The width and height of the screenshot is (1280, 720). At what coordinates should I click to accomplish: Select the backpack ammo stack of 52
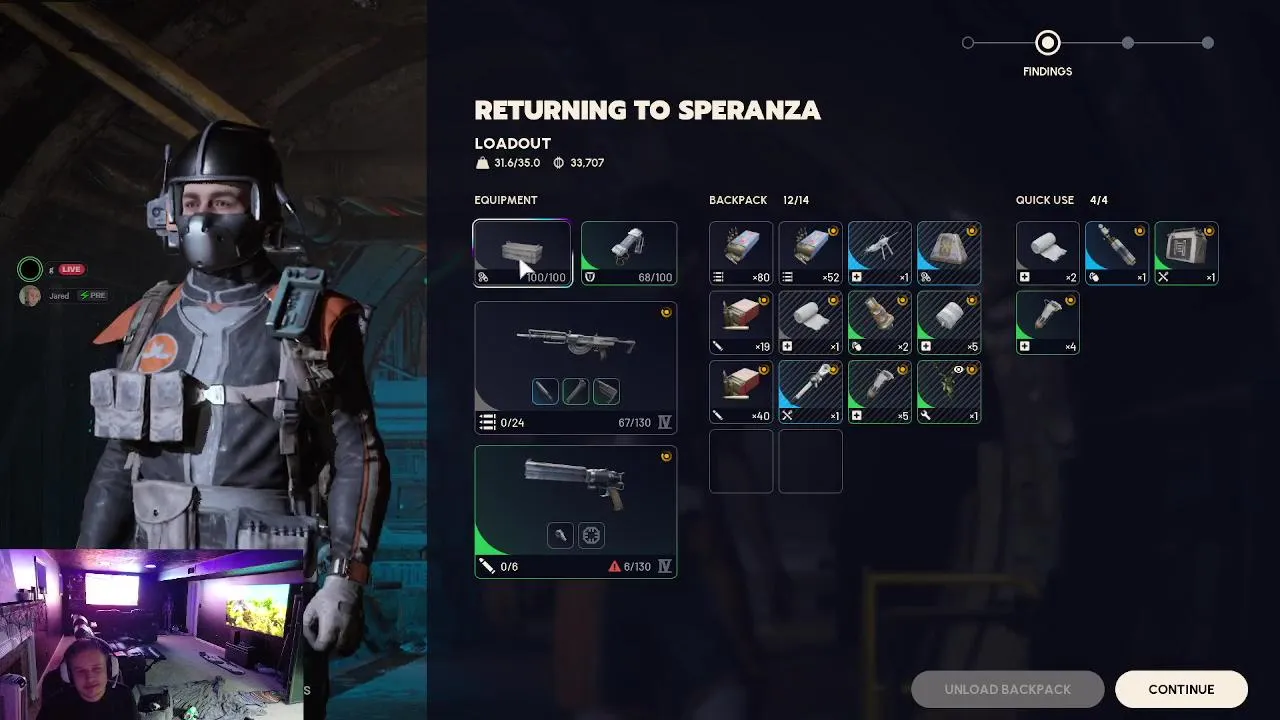click(811, 254)
